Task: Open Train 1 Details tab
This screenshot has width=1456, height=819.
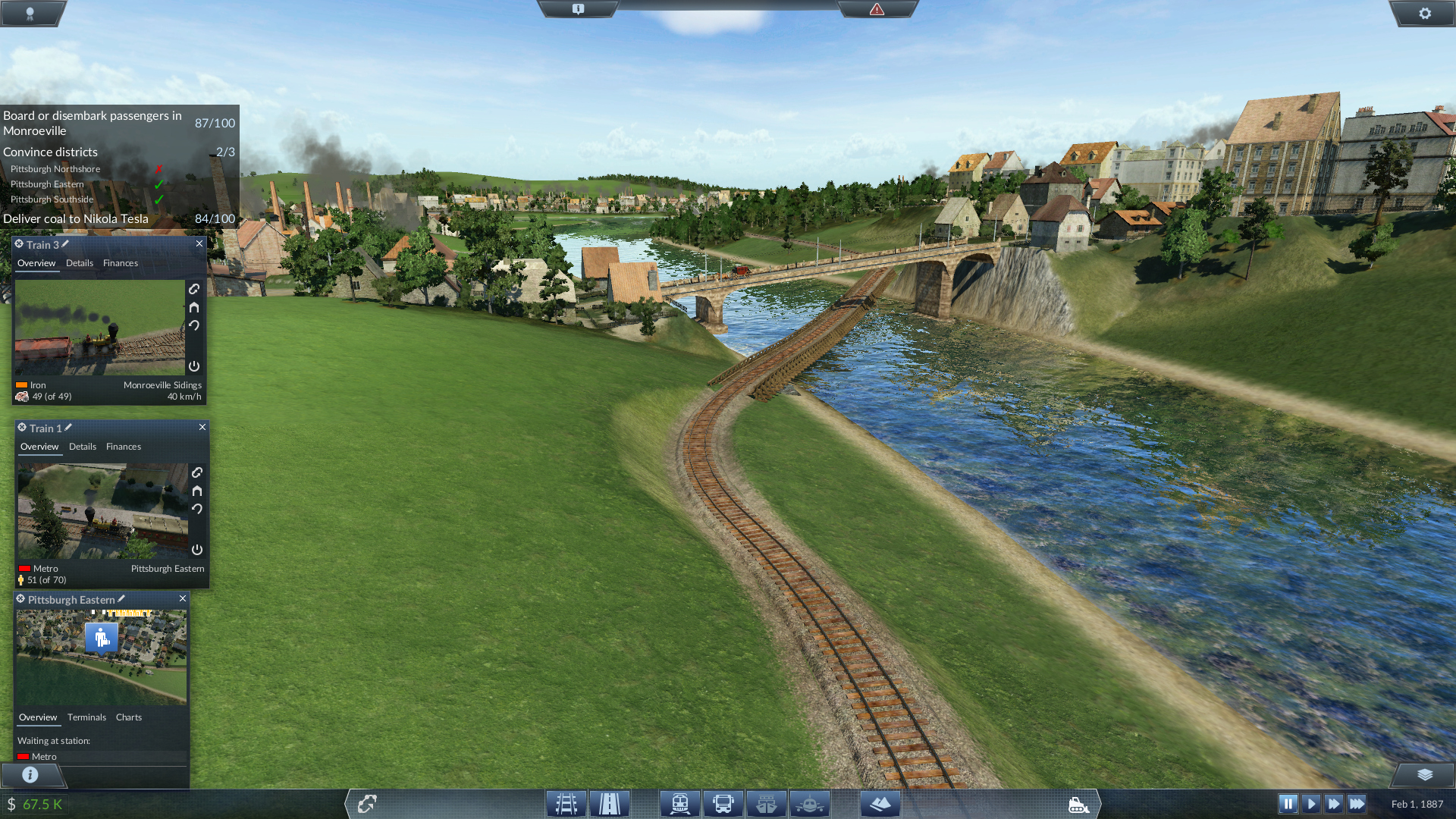Action: [x=83, y=447]
